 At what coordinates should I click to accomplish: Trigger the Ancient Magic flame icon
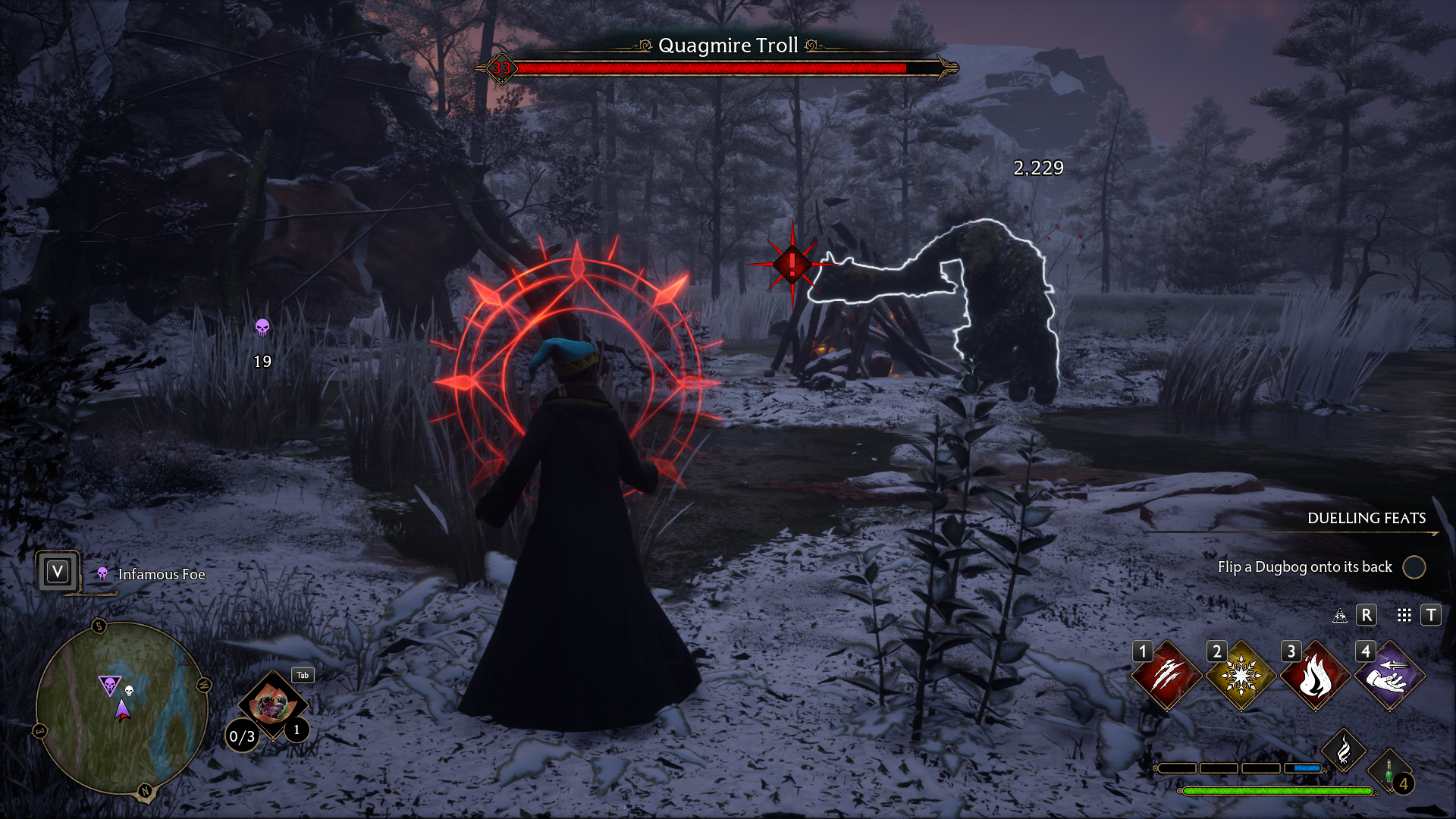pos(1343,751)
